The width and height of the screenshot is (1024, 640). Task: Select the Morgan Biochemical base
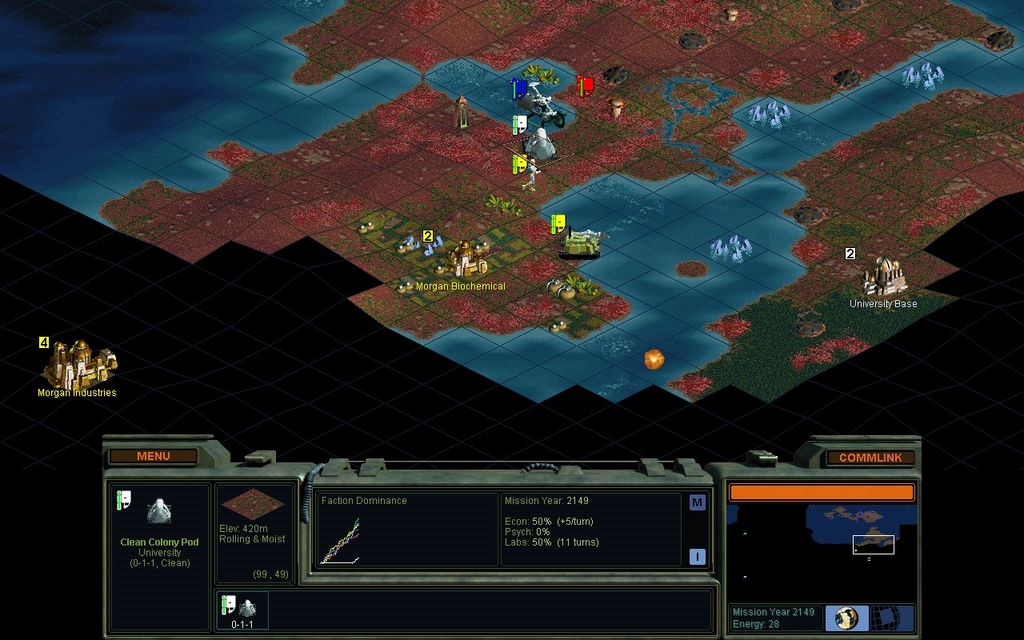click(x=462, y=260)
